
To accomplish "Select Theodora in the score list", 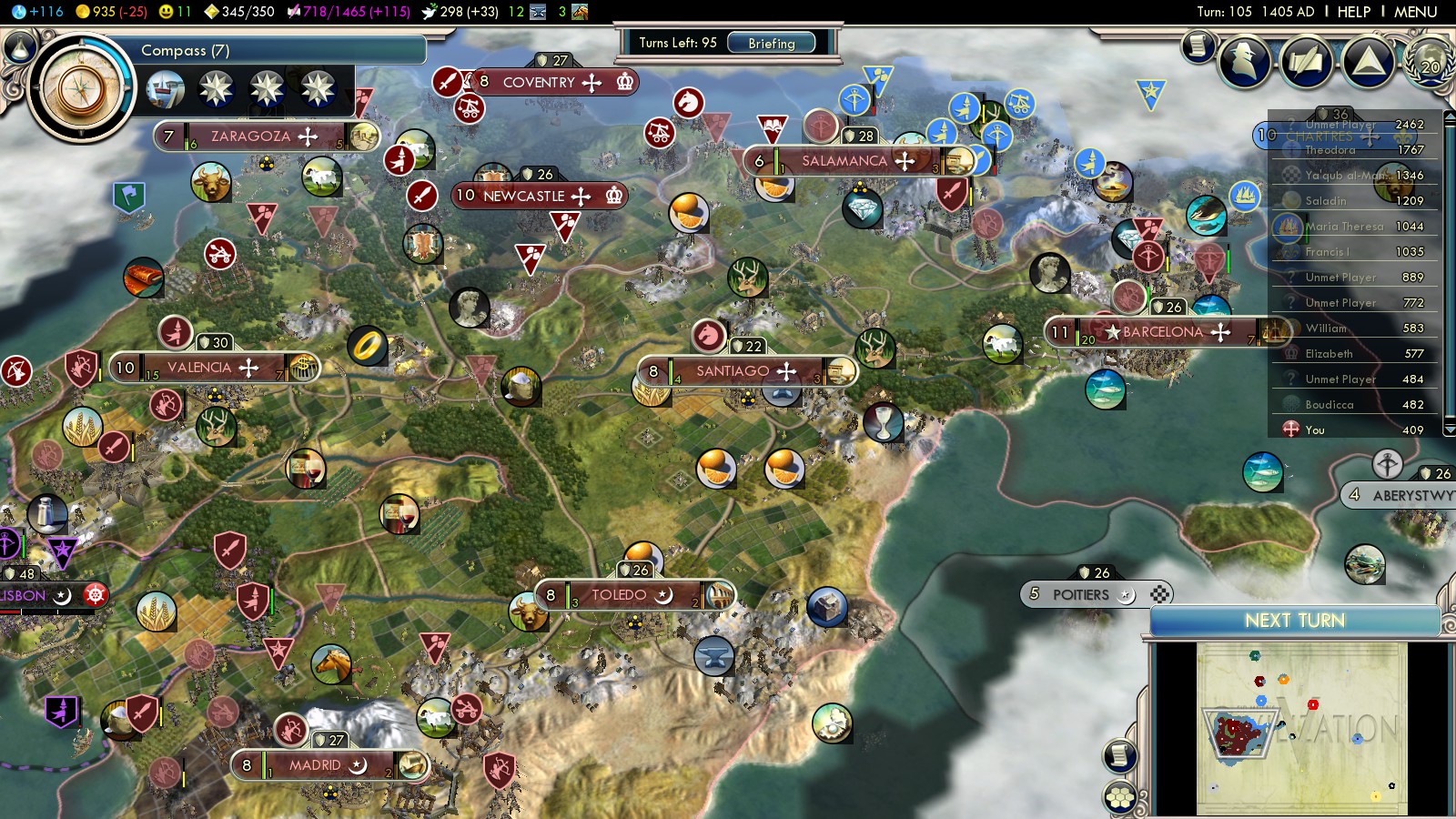I will click(x=1330, y=150).
